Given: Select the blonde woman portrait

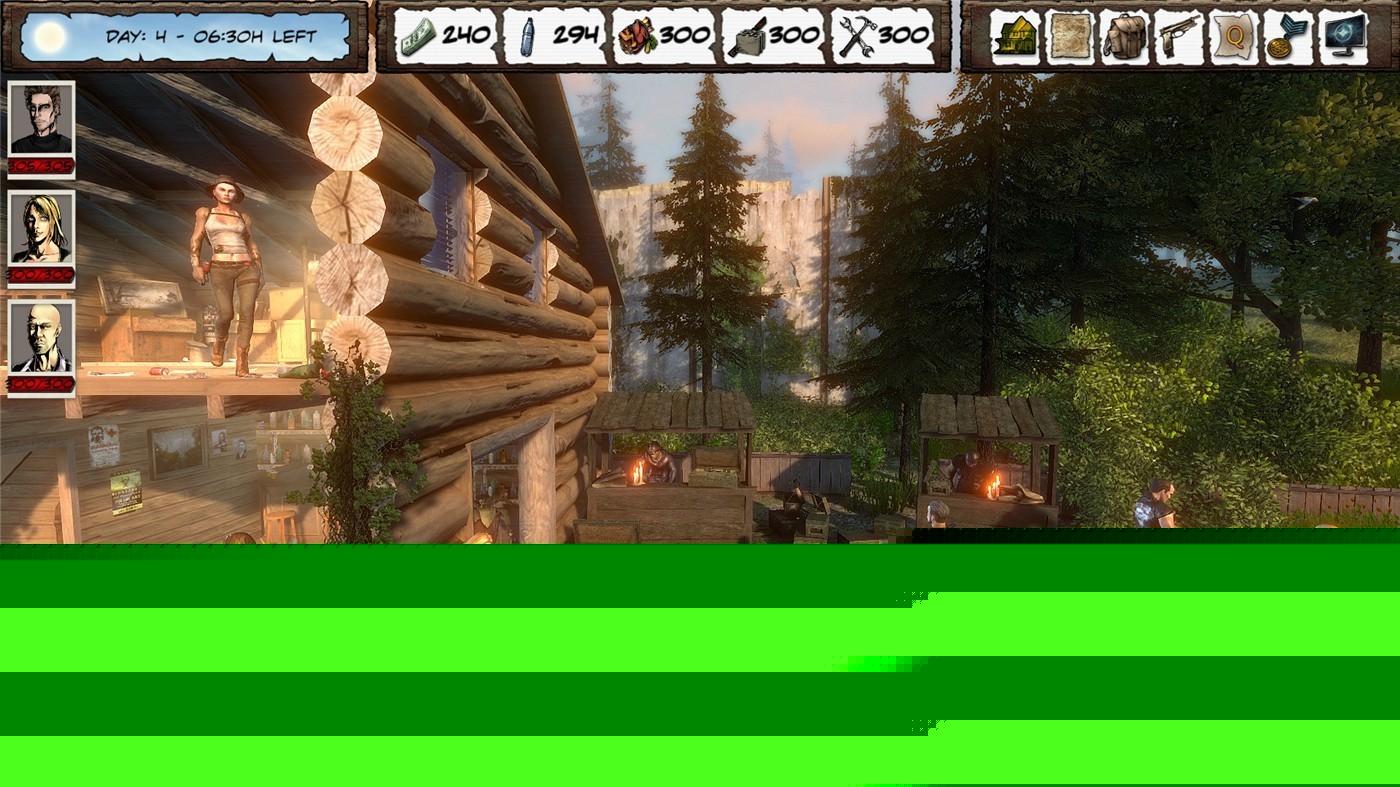Looking at the screenshot, I should 42,229.
